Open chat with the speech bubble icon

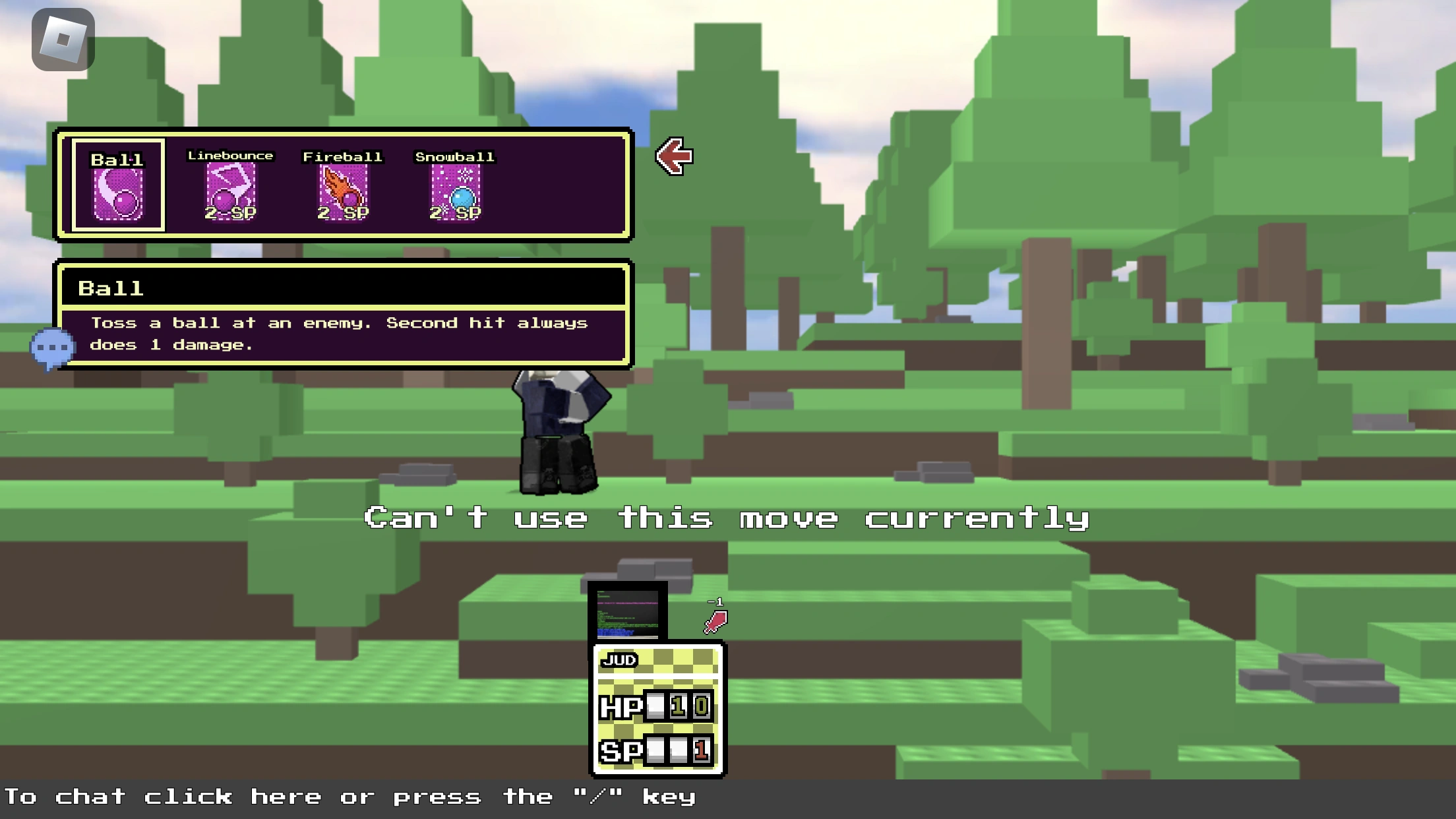point(53,346)
